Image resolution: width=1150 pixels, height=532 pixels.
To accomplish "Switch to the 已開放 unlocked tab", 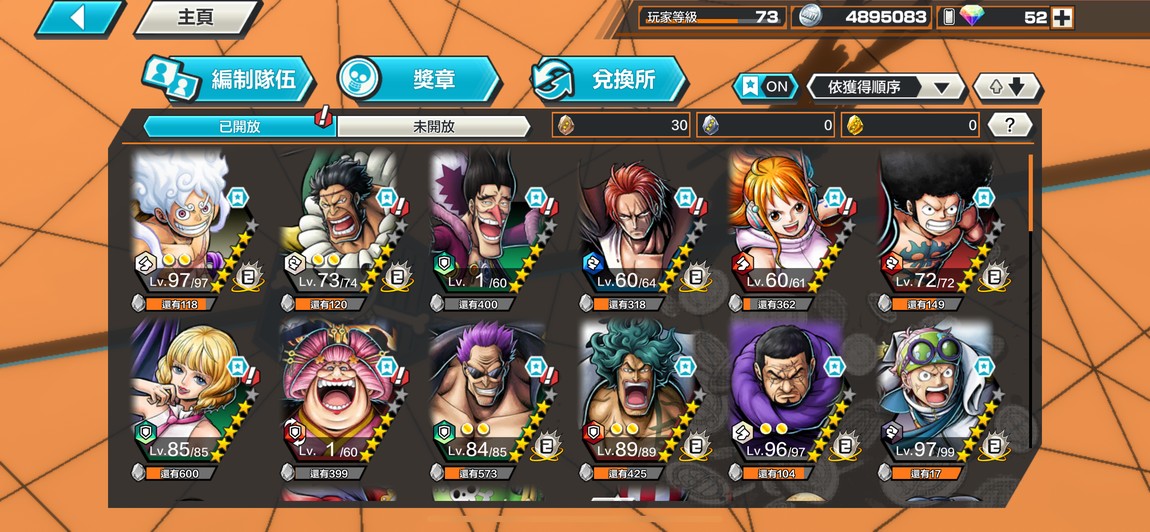I will pyautogui.click(x=240, y=126).
